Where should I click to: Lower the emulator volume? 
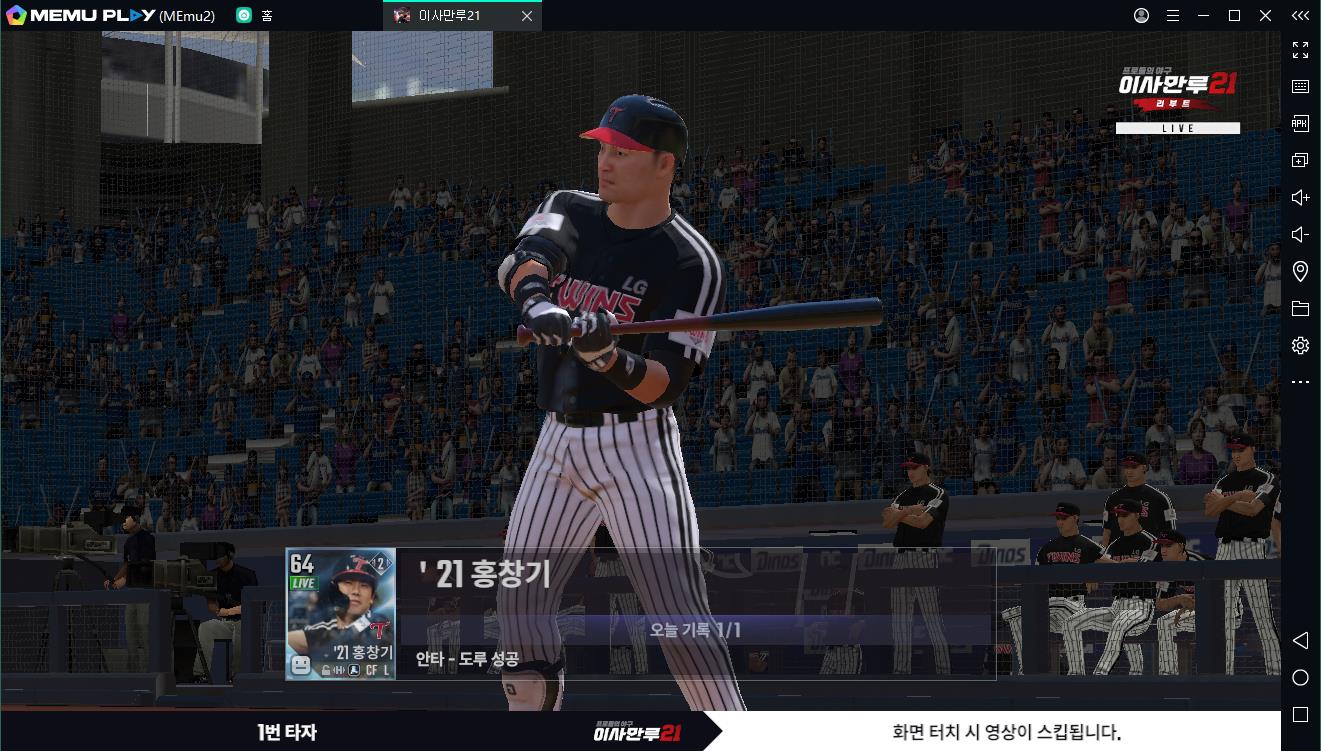tap(1300, 235)
